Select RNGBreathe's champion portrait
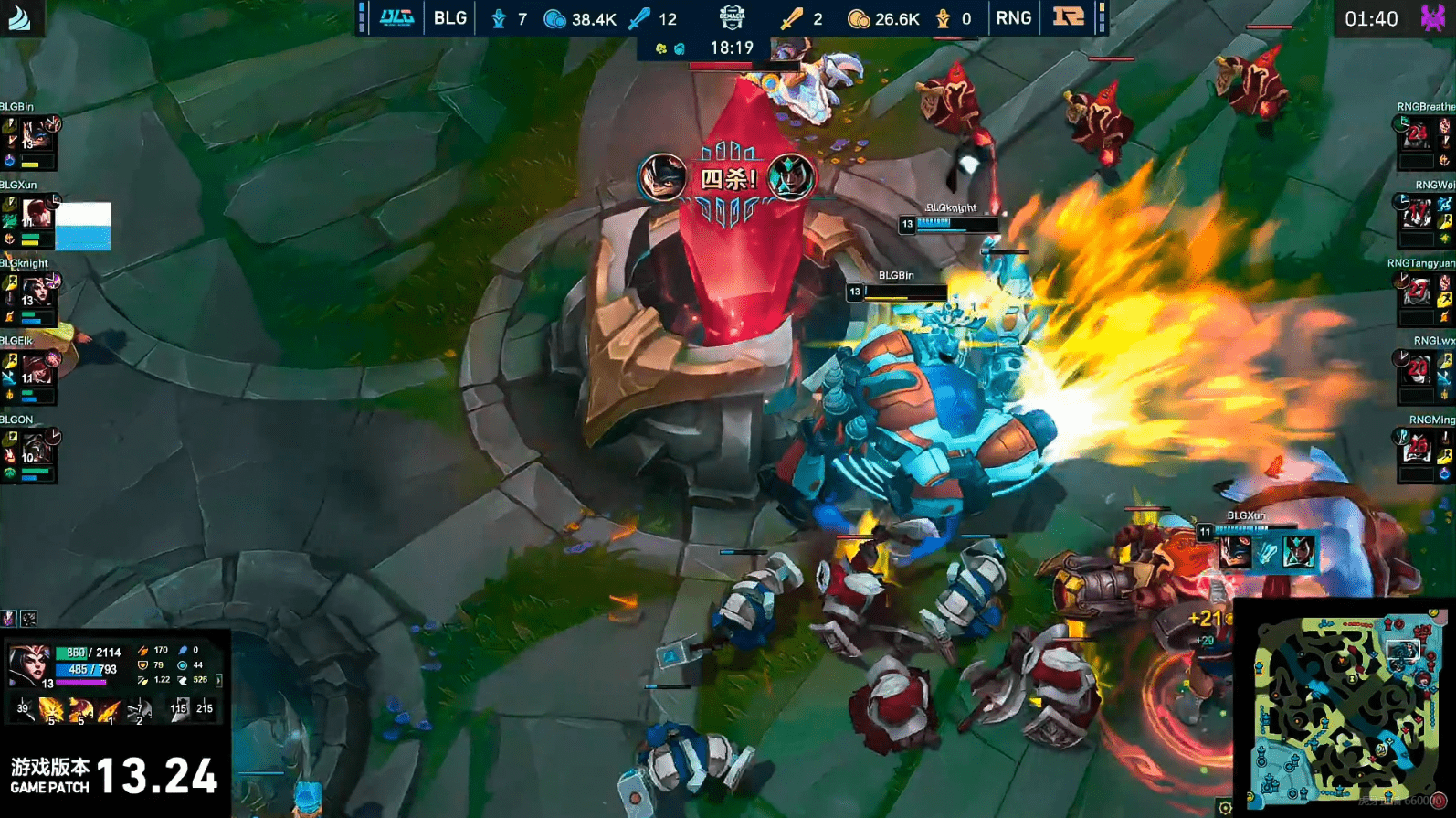 click(x=1417, y=135)
